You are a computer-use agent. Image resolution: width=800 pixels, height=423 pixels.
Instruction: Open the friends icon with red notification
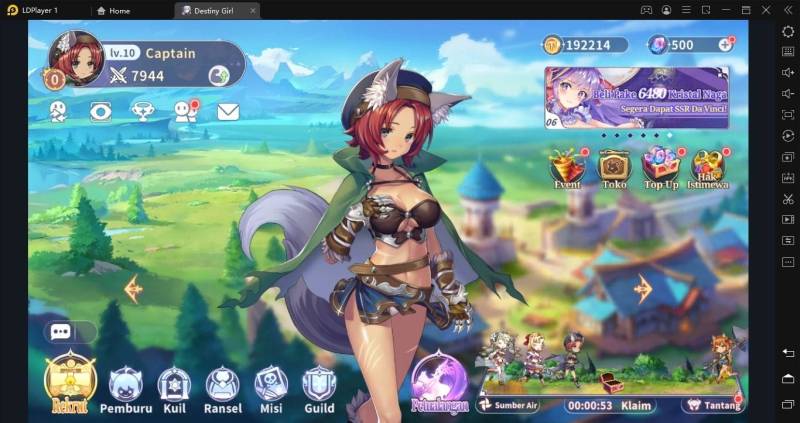tap(185, 111)
